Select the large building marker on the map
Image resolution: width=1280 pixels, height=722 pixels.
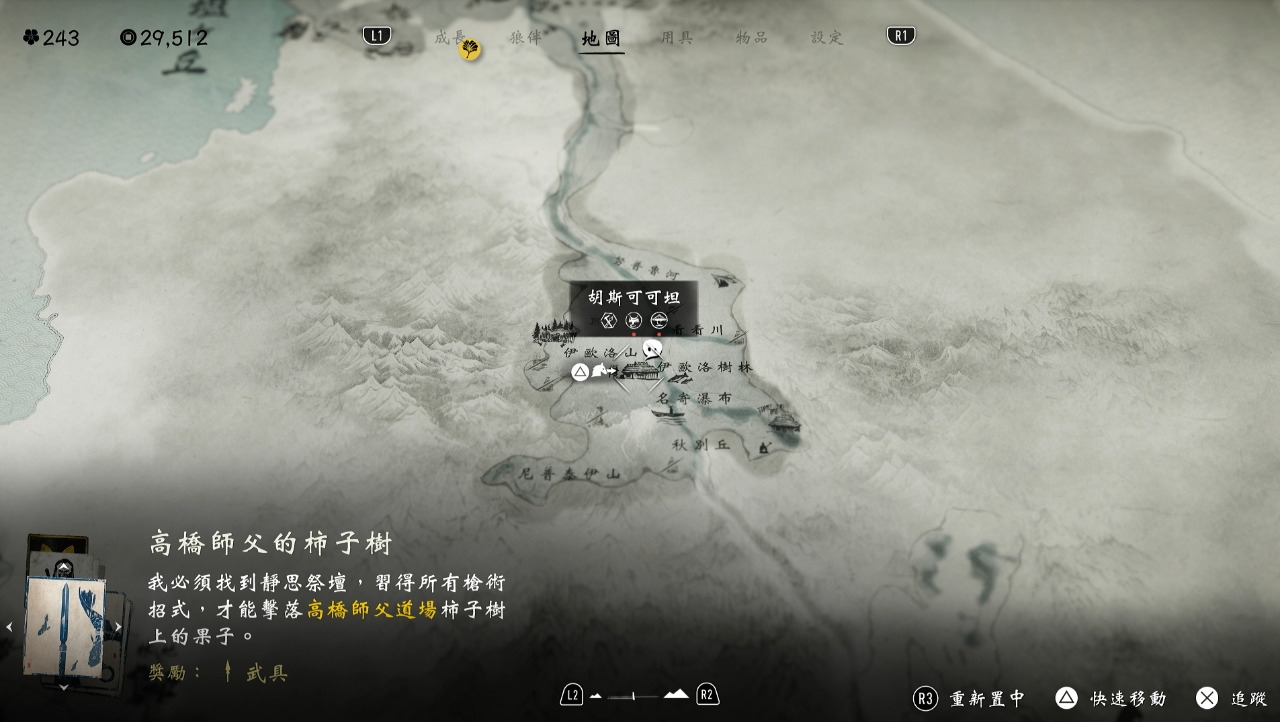[641, 371]
